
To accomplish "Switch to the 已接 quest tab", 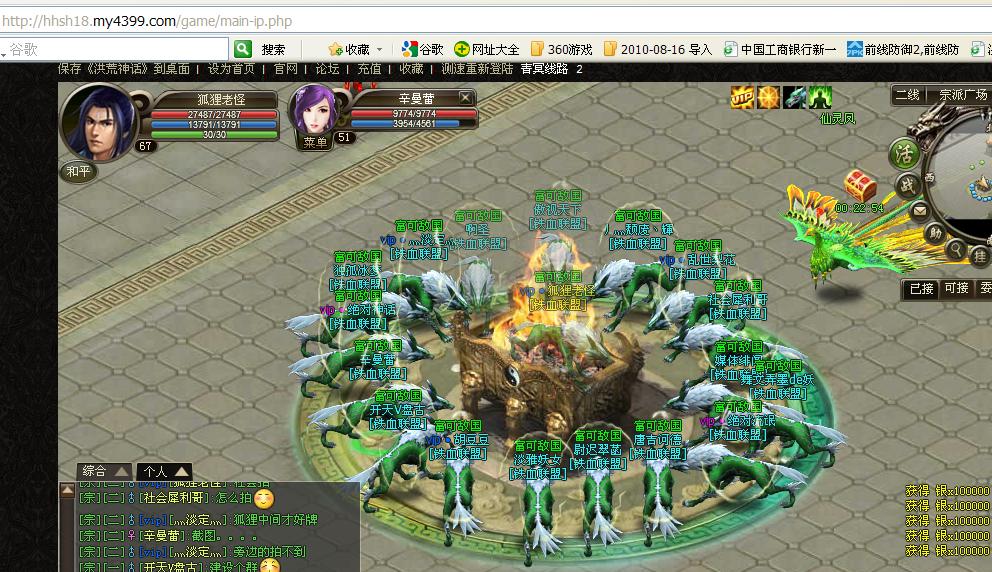I will point(920,288).
